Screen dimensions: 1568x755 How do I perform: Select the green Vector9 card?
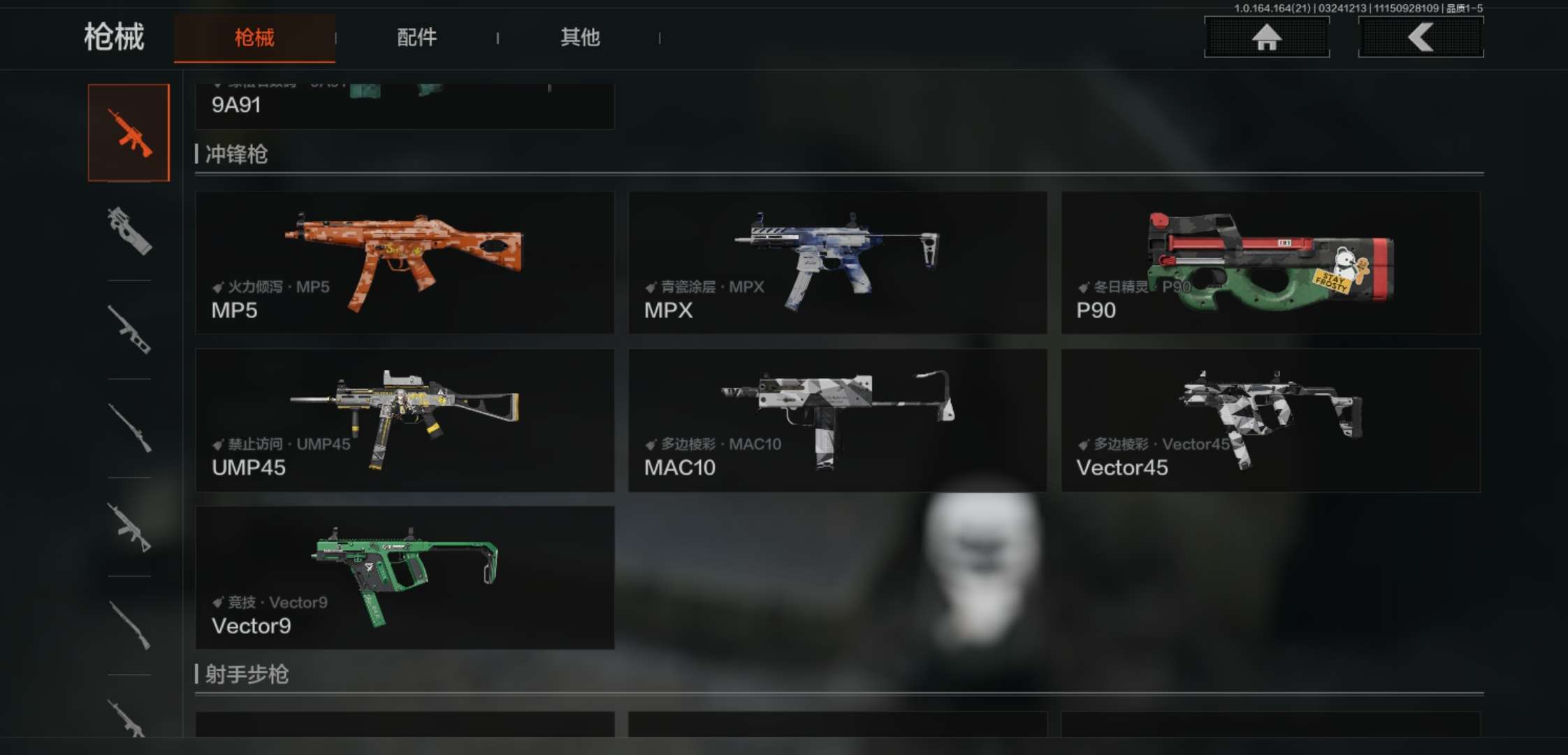[x=405, y=577]
